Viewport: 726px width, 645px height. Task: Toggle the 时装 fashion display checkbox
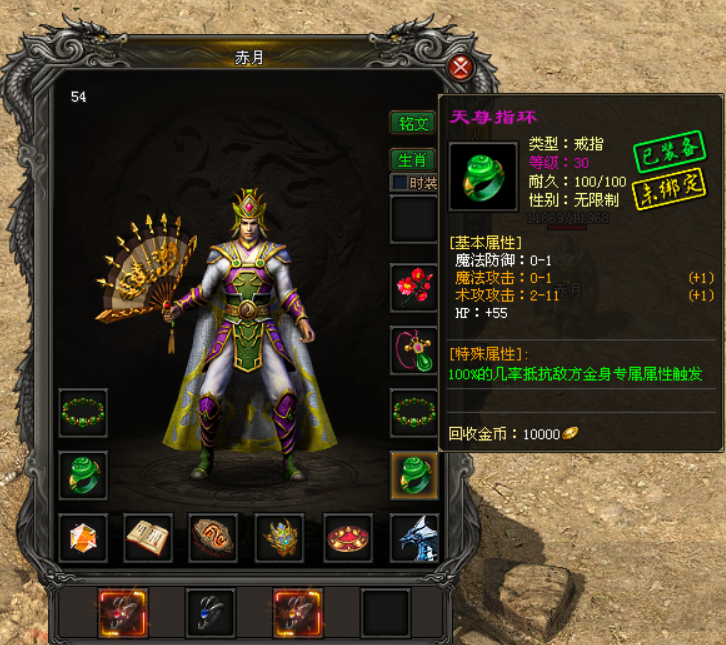(x=400, y=183)
